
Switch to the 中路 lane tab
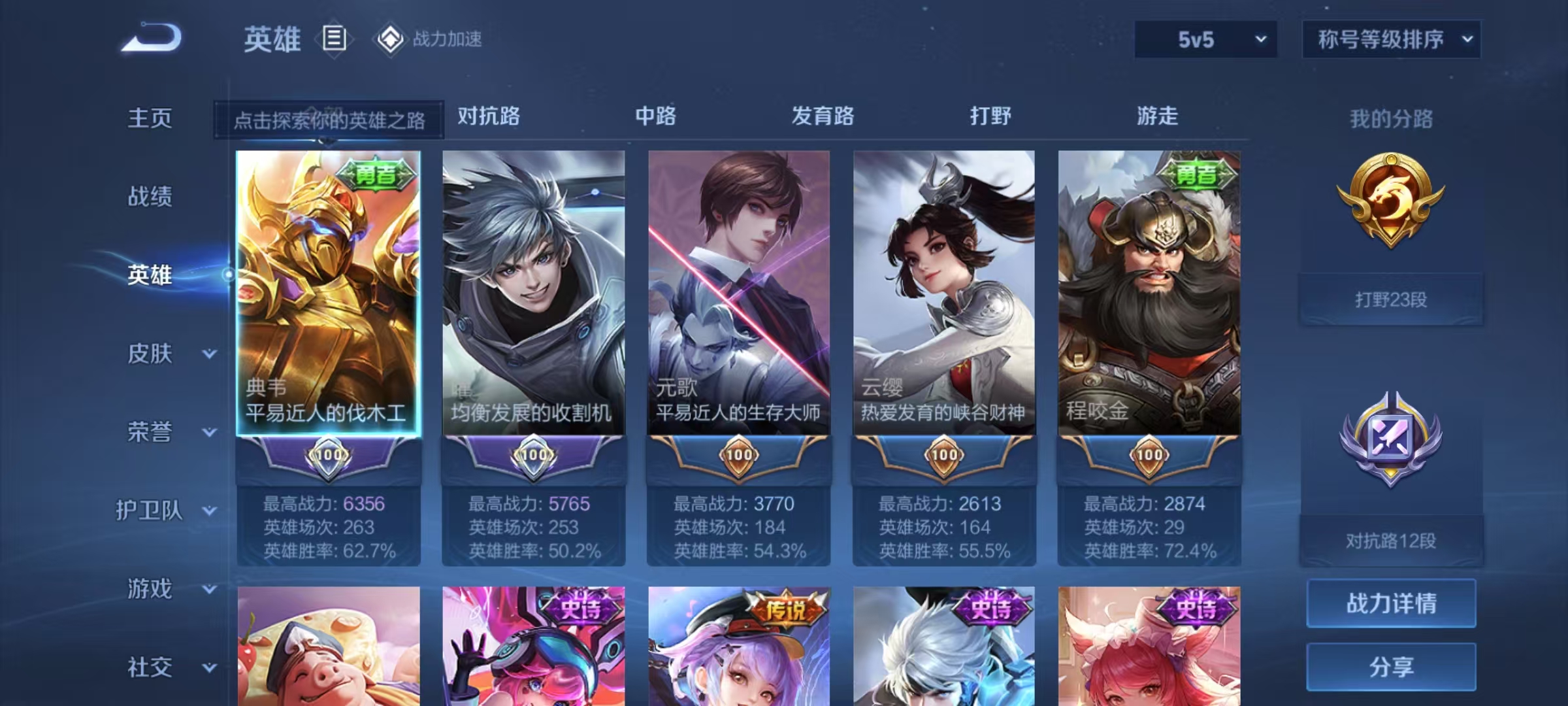point(656,116)
